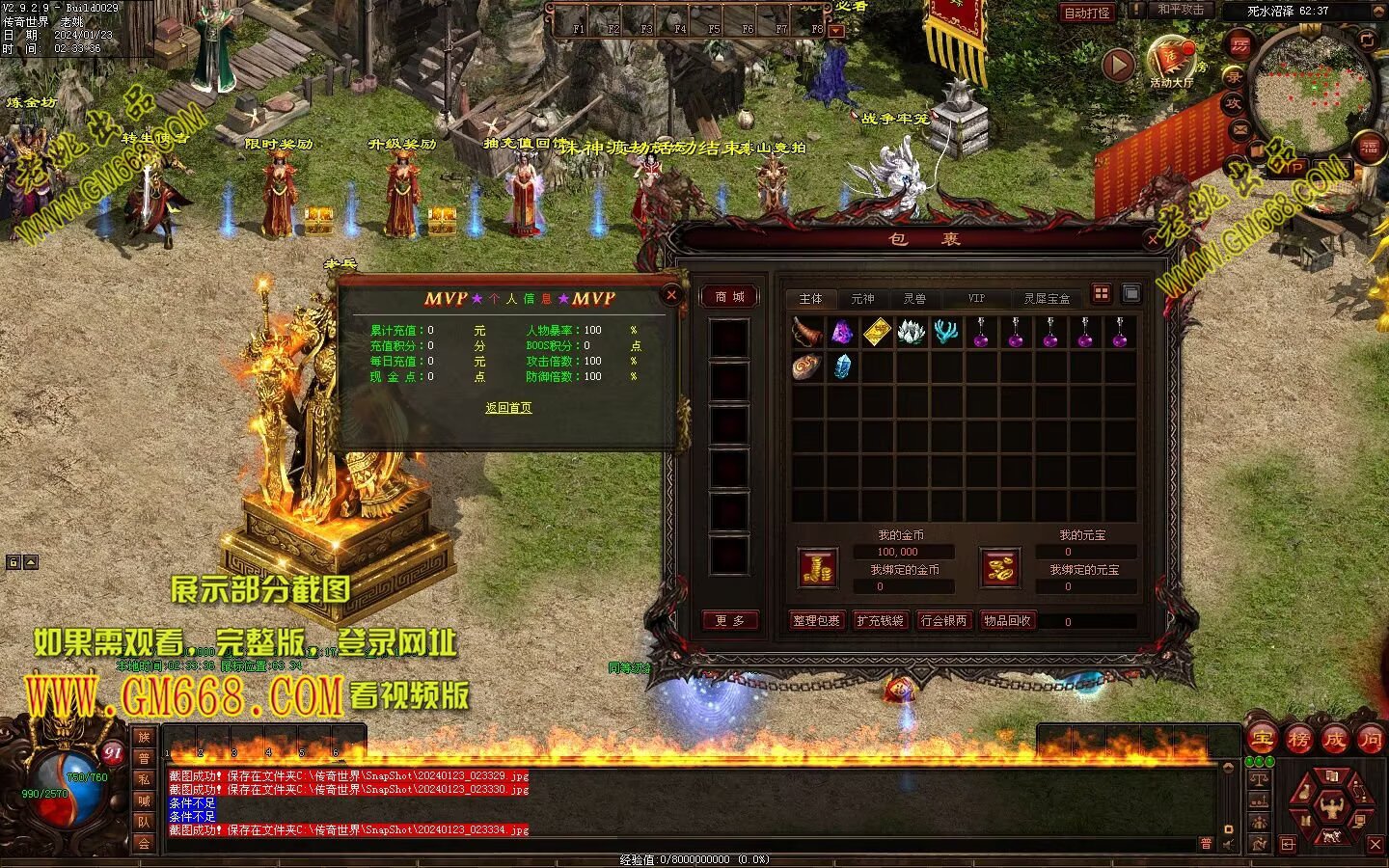Viewport: 1389px width, 868px height.
Task: Select the horn item in the bag
Action: click(807, 333)
